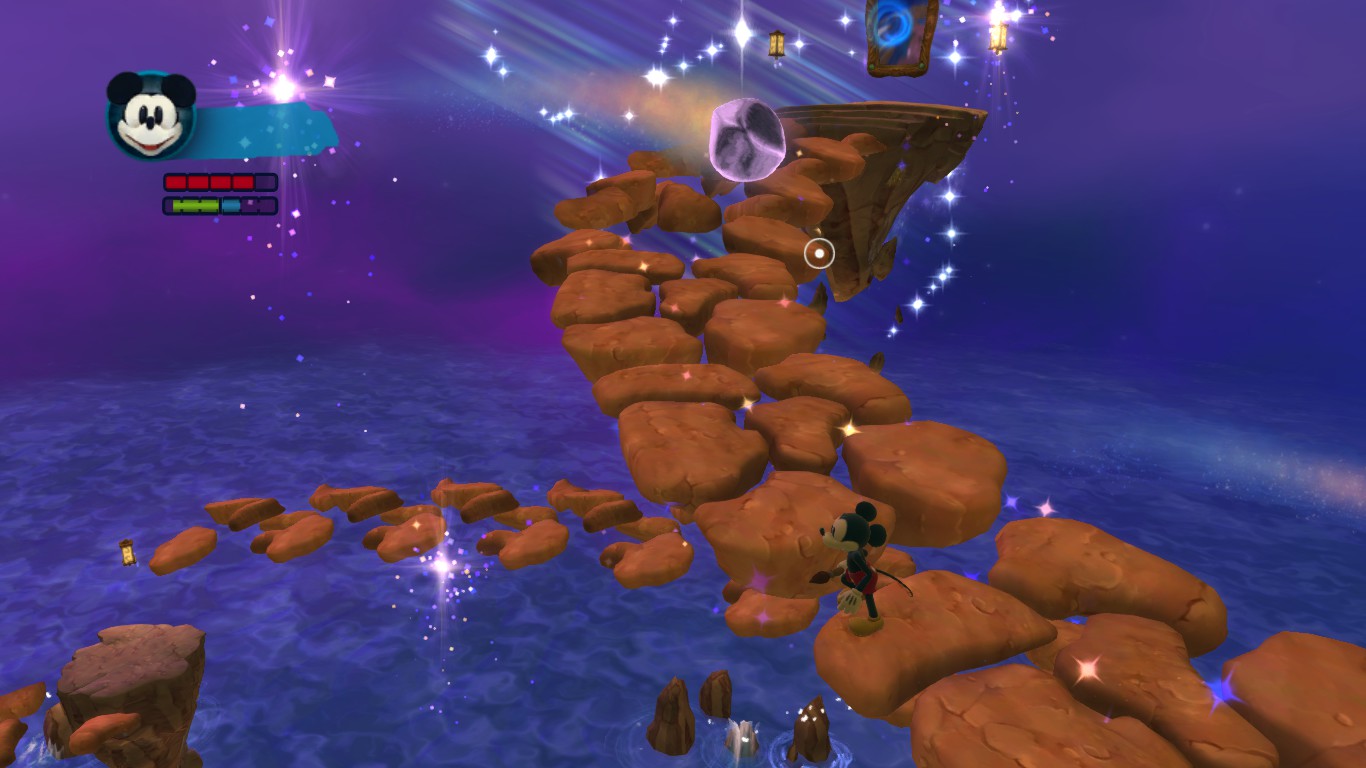Click the hanging lantern near the portal
This screenshot has width=1366, height=768.
(777, 44)
